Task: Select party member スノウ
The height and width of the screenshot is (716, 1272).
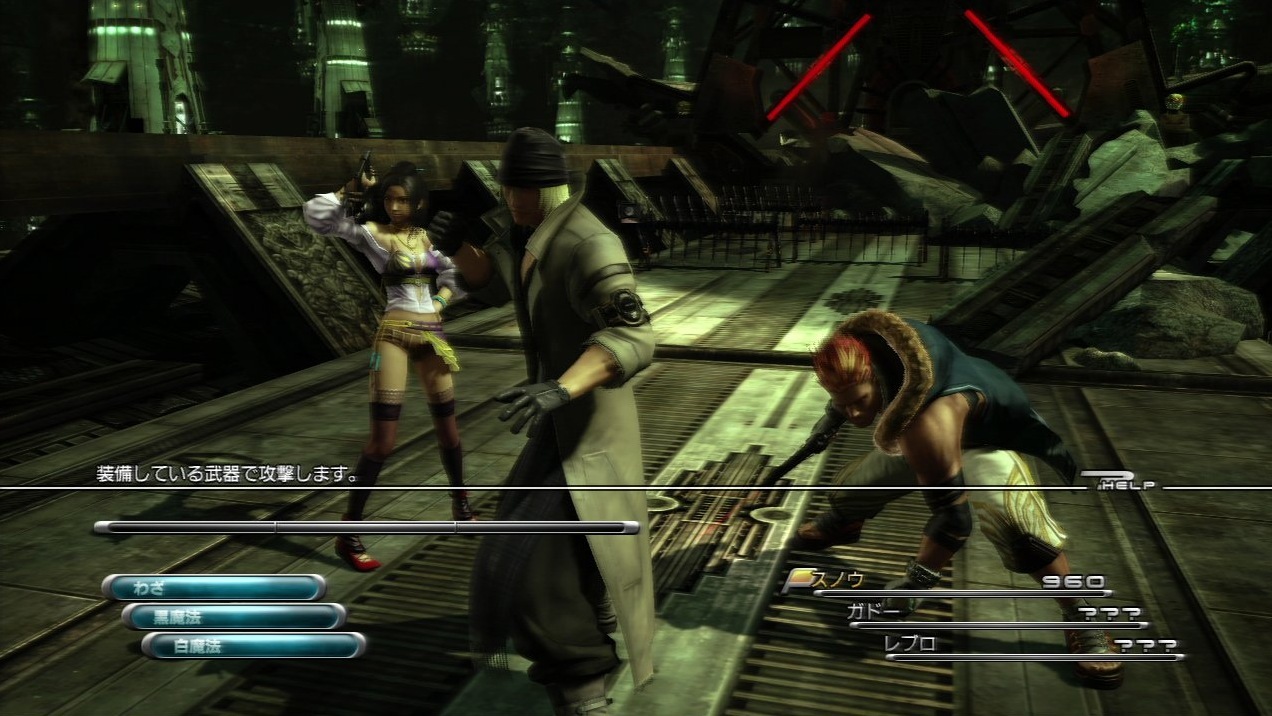Action: point(840,580)
